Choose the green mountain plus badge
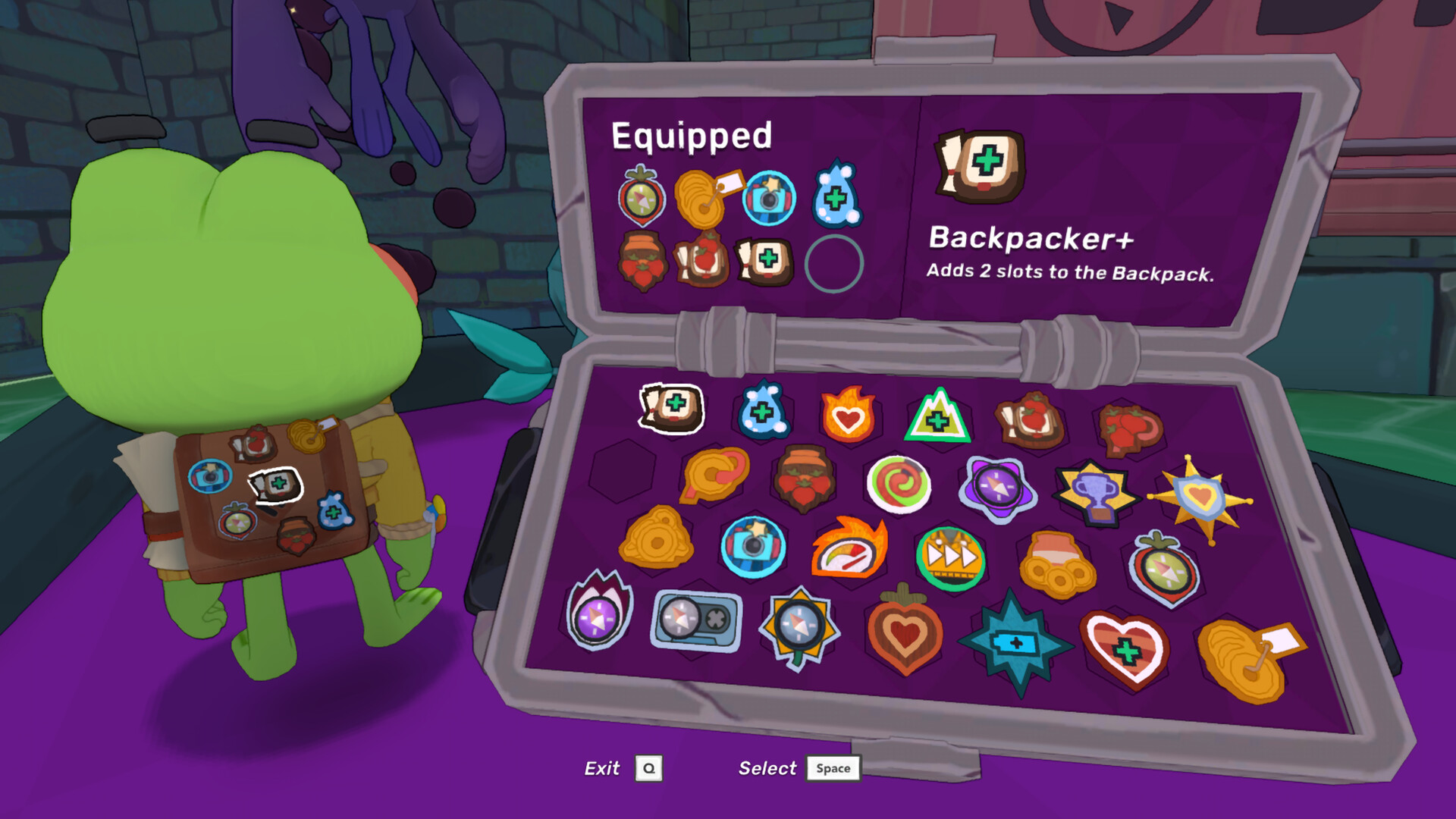The width and height of the screenshot is (1456, 819). click(x=938, y=417)
